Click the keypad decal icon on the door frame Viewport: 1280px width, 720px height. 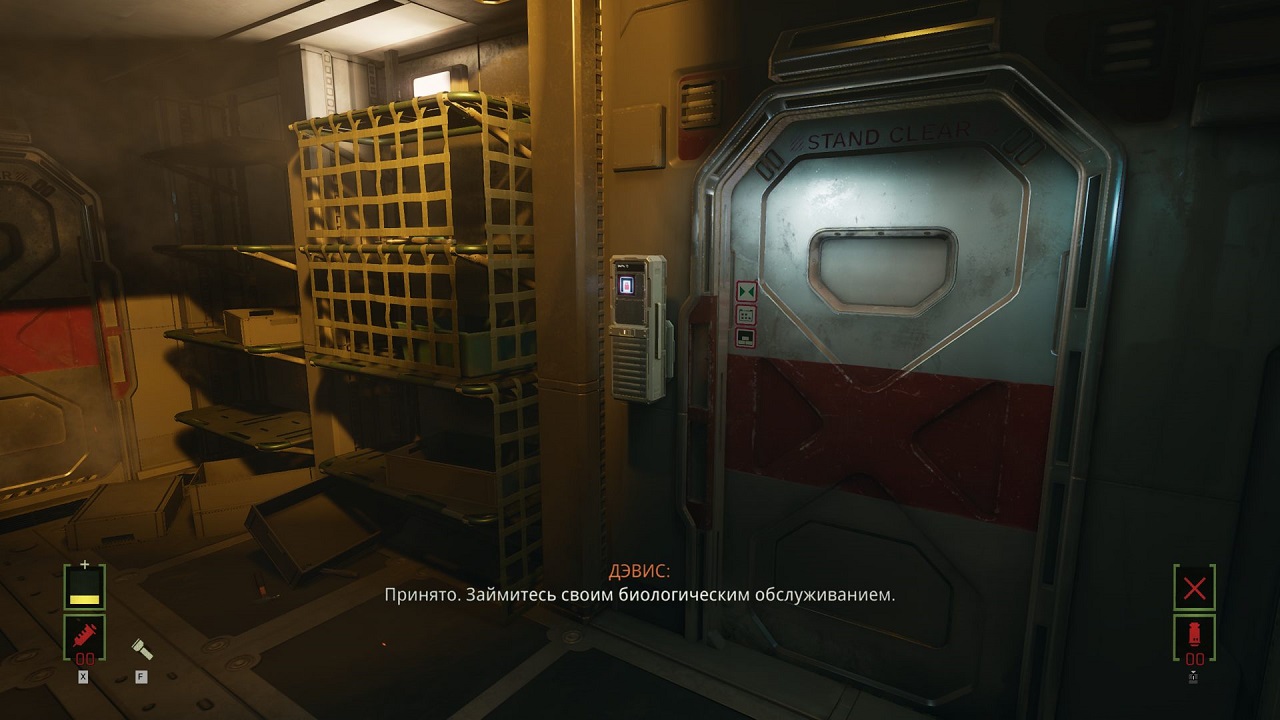click(x=746, y=314)
